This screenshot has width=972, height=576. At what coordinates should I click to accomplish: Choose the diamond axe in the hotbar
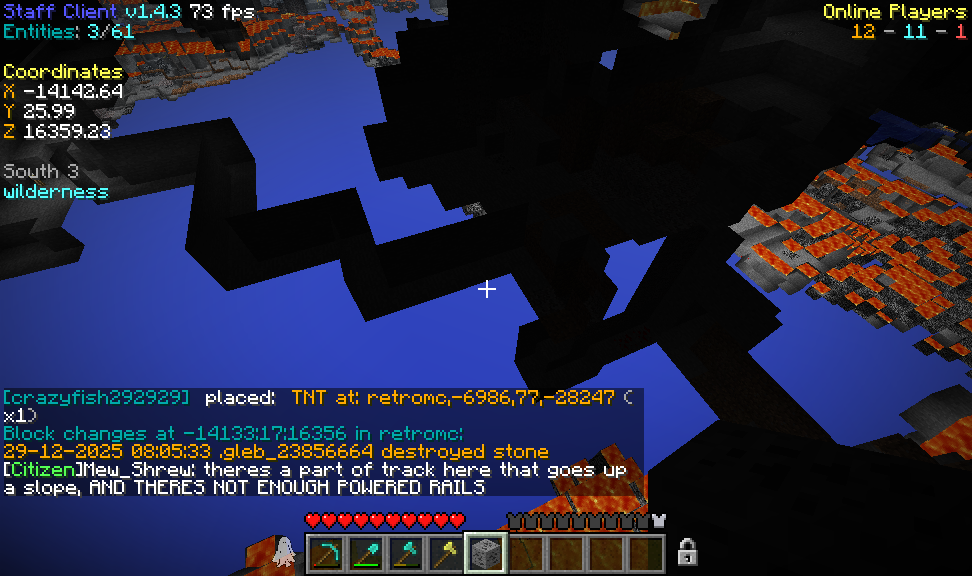tap(406, 553)
